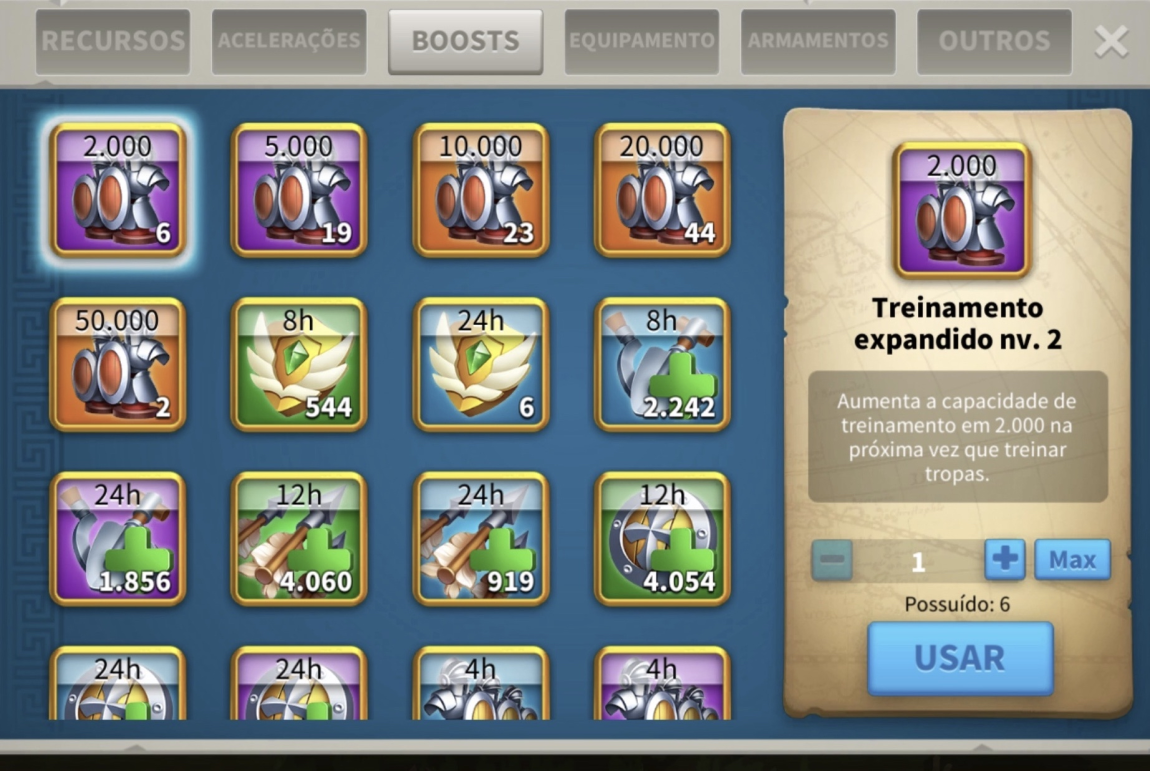Image resolution: width=1150 pixels, height=771 pixels.
Task: Select the 20.000 training boost item
Action: coord(662,190)
